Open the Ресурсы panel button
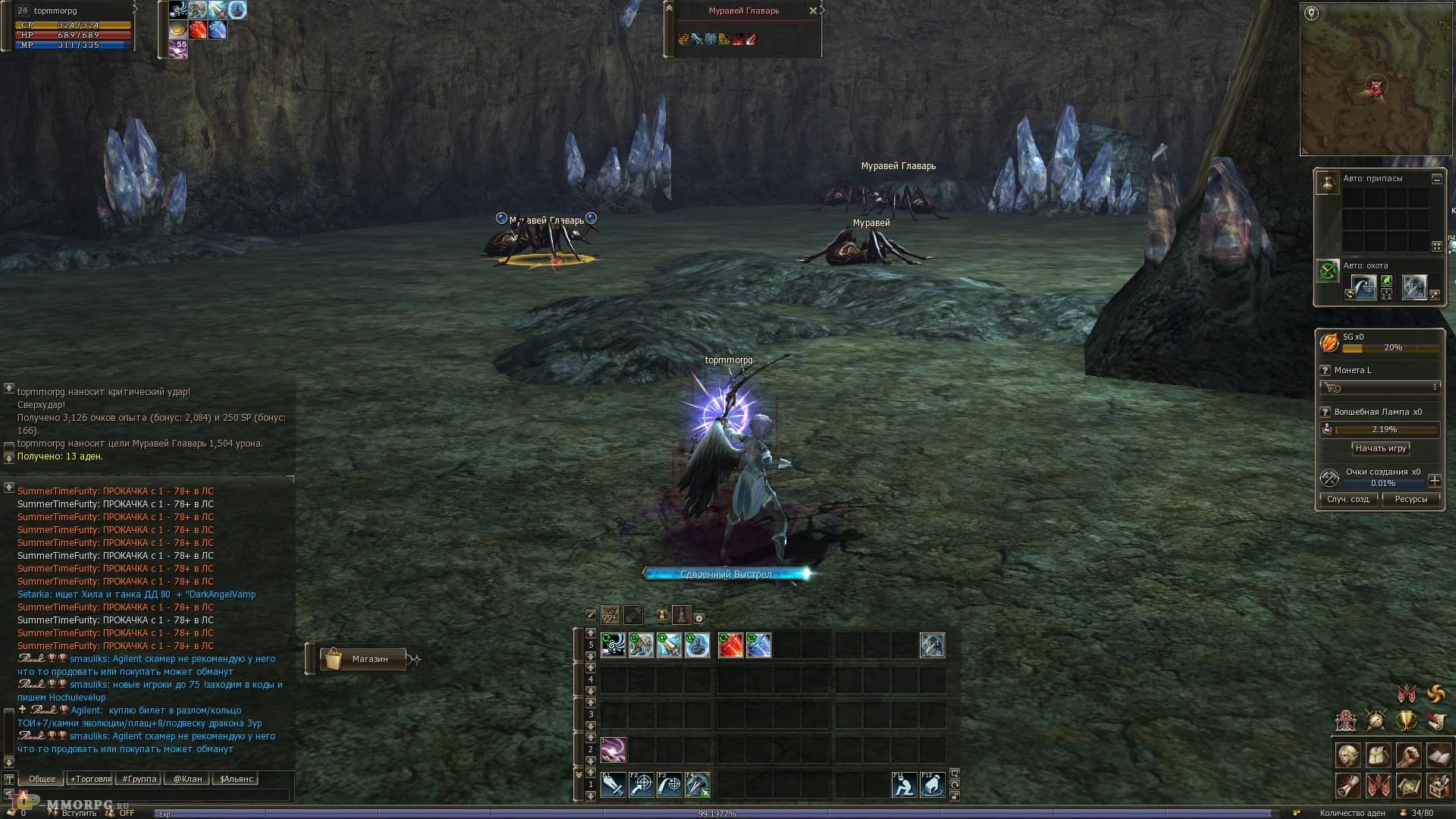The width and height of the screenshot is (1456, 819). coord(1412,499)
